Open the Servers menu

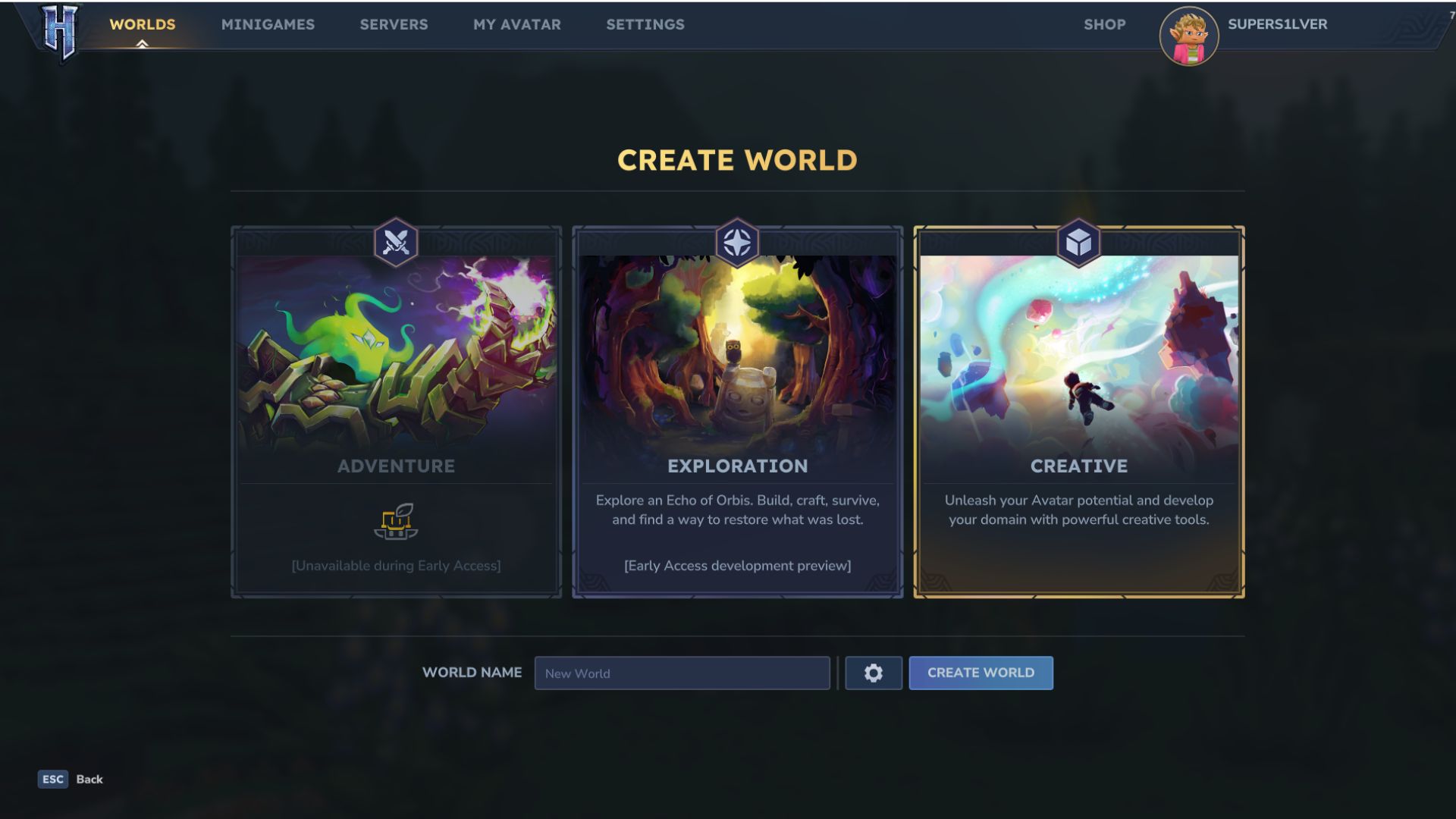pyautogui.click(x=394, y=24)
